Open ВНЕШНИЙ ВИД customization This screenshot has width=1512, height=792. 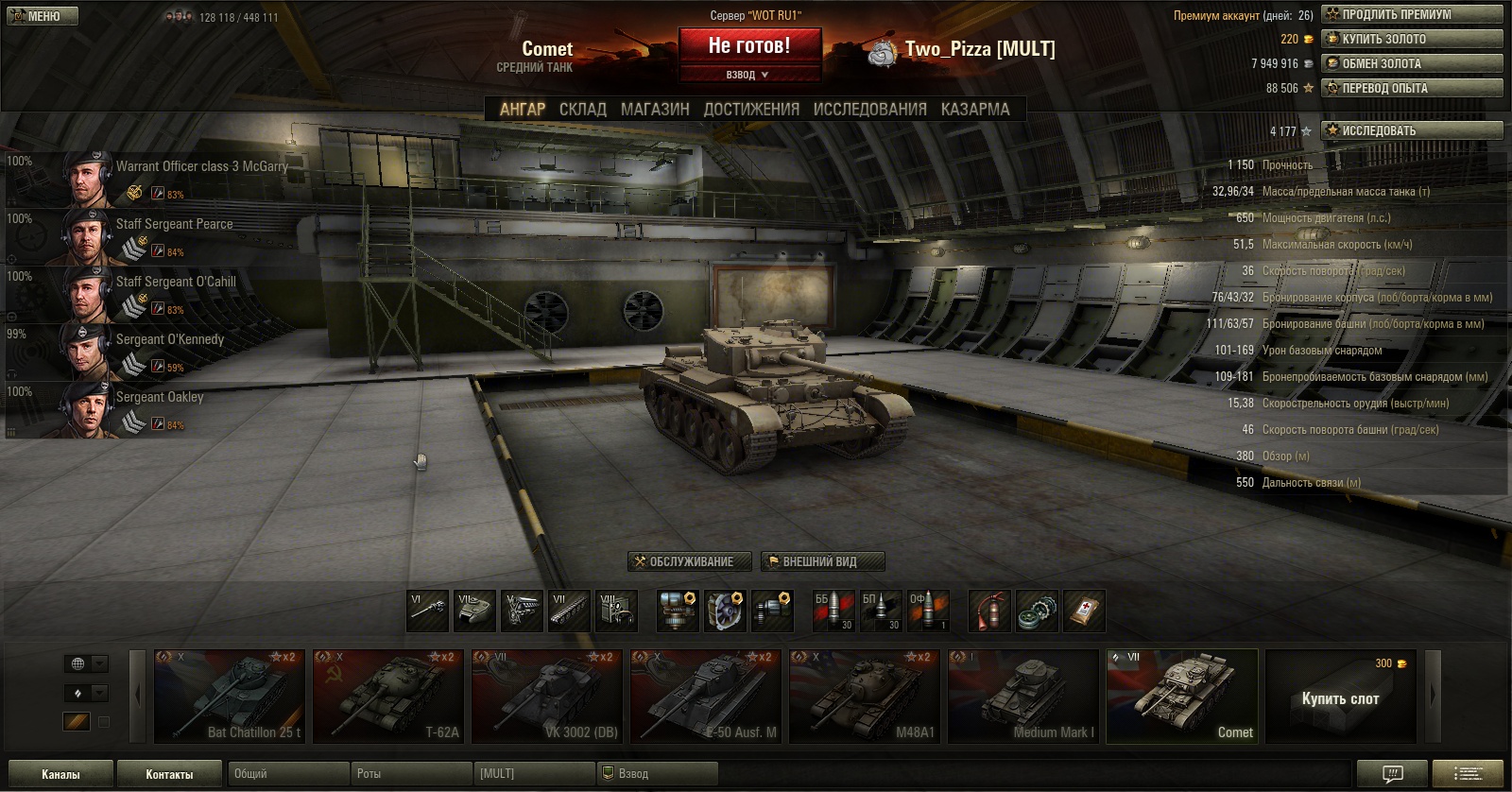click(x=822, y=561)
